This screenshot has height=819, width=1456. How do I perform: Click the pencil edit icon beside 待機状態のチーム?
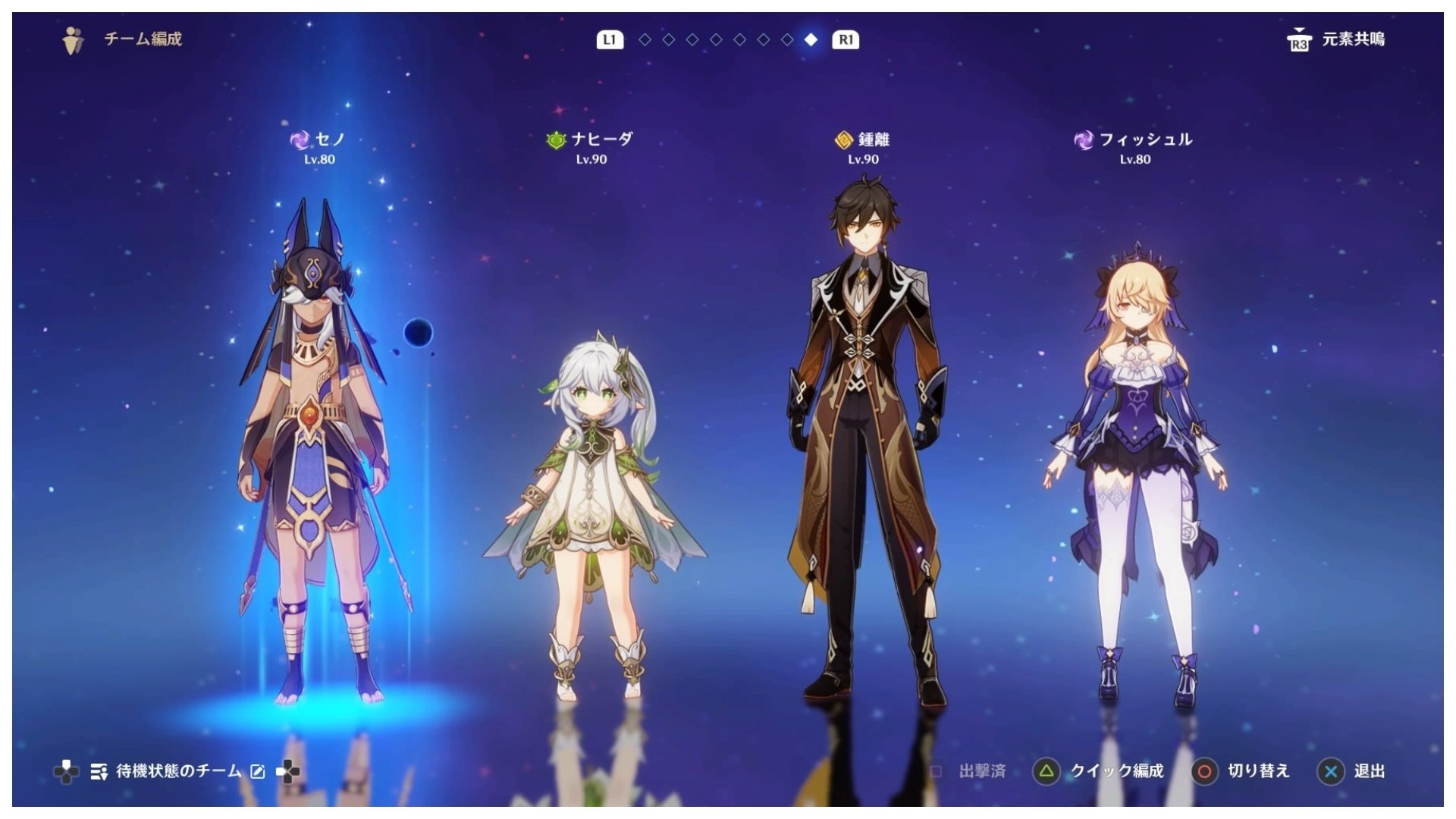click(x=257, y=770)
